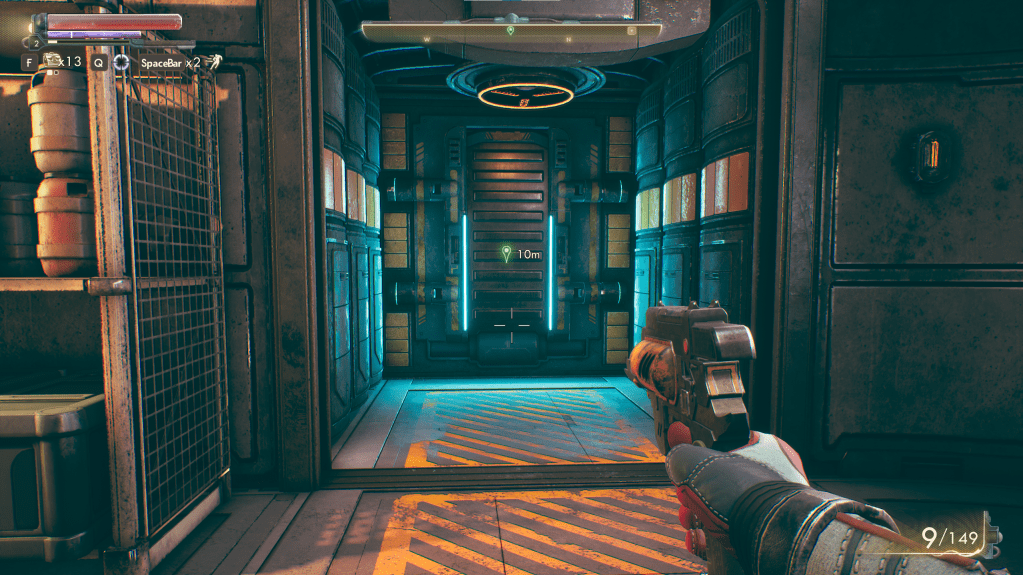Click the green quest marker on the compass
Viewport: 1023px width, 575px height.
pos(511,31)
